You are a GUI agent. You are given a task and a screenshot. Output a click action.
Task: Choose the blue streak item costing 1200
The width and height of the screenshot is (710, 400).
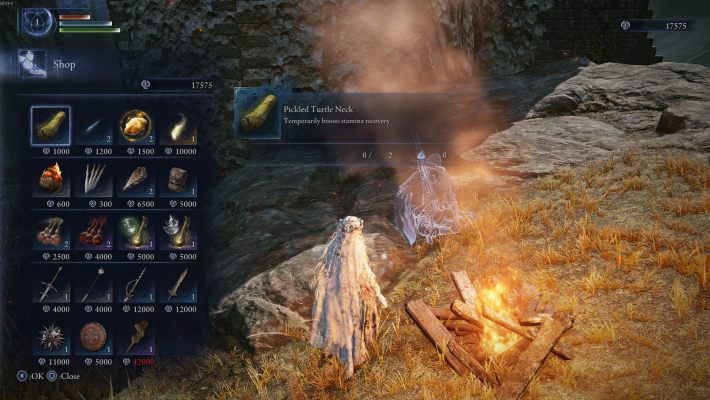[92, 125]
